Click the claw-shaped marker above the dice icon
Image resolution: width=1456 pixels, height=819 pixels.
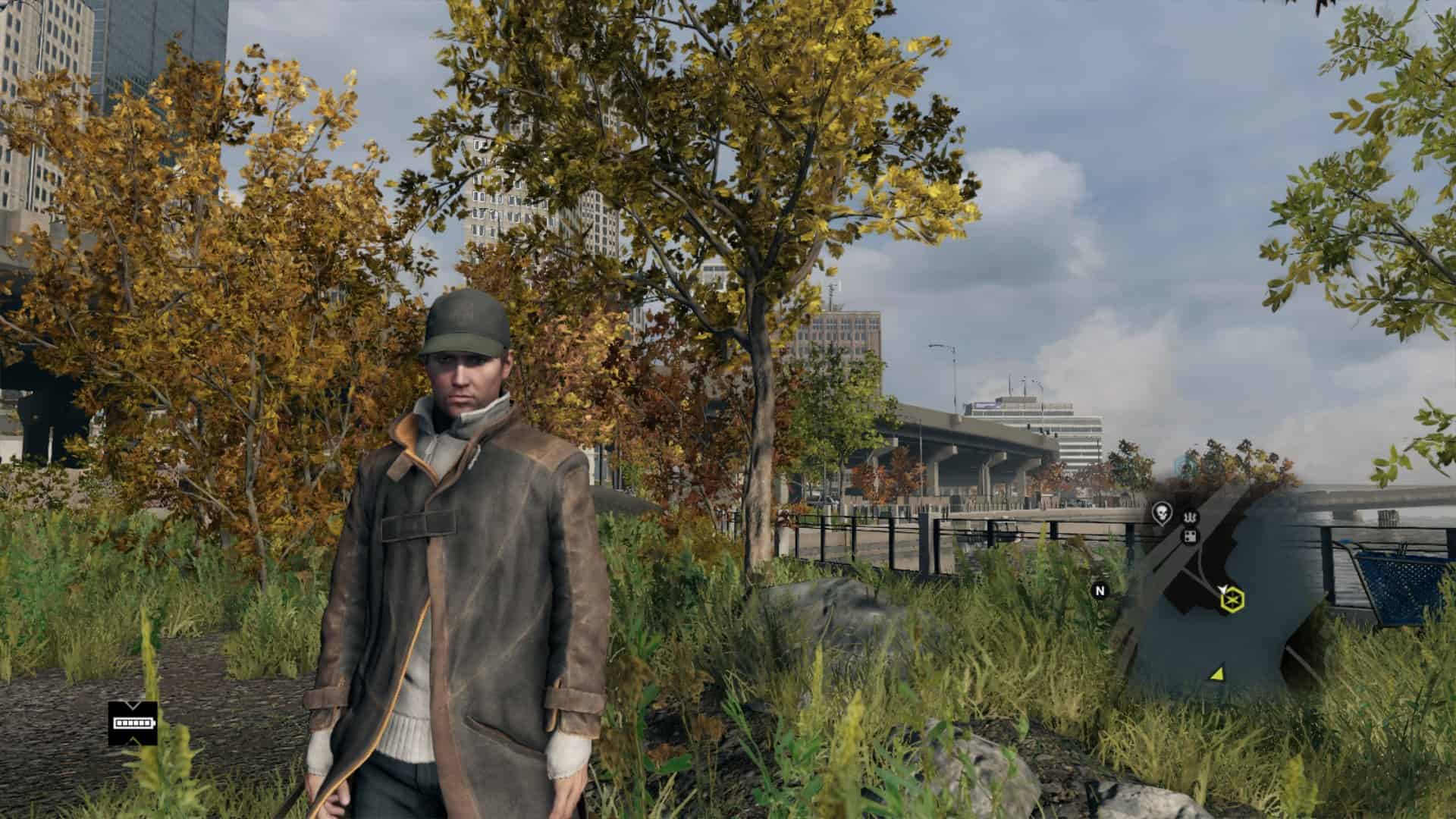(x=1188, y=517)
